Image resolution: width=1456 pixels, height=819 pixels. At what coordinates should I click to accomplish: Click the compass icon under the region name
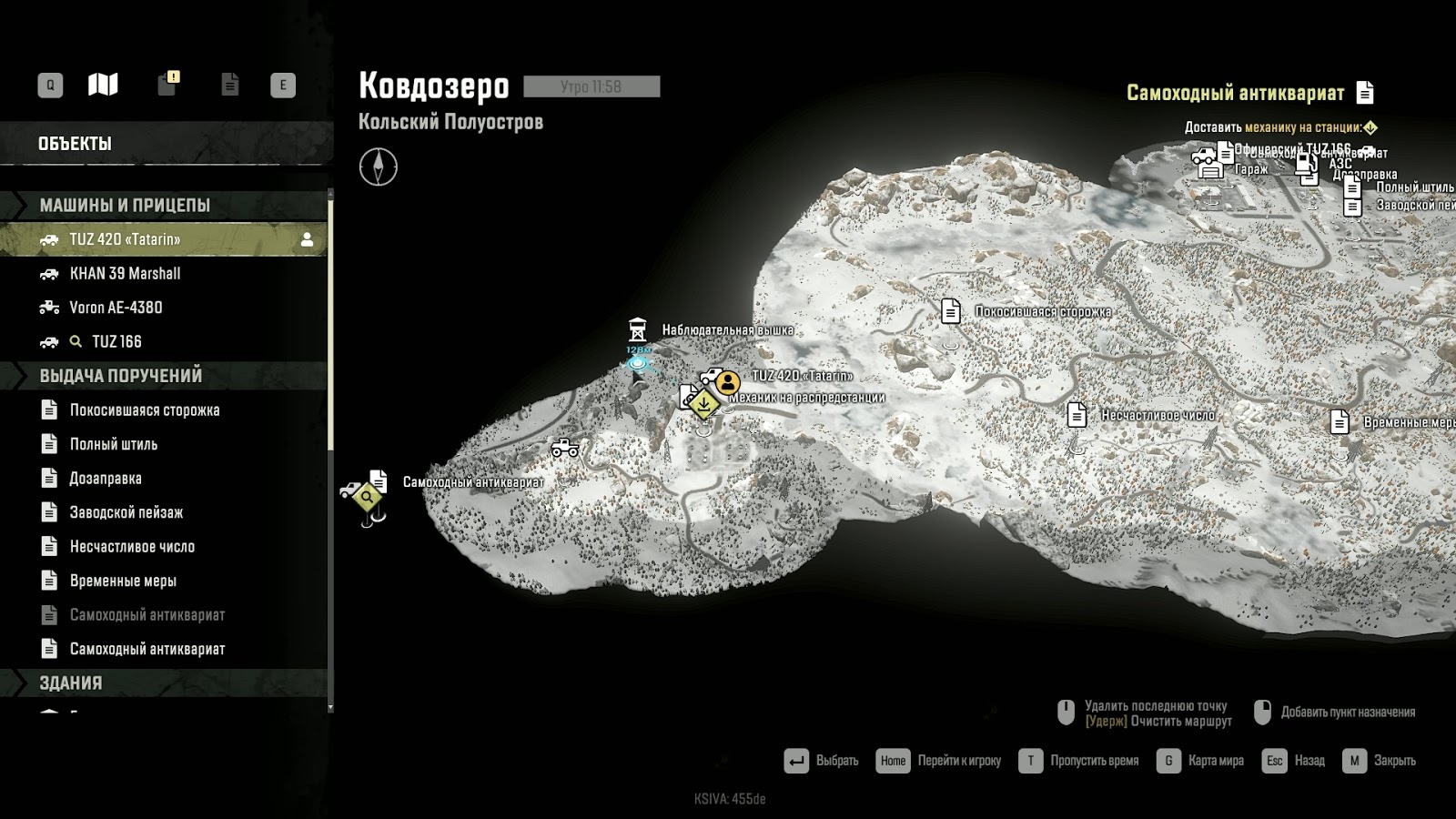379,167
